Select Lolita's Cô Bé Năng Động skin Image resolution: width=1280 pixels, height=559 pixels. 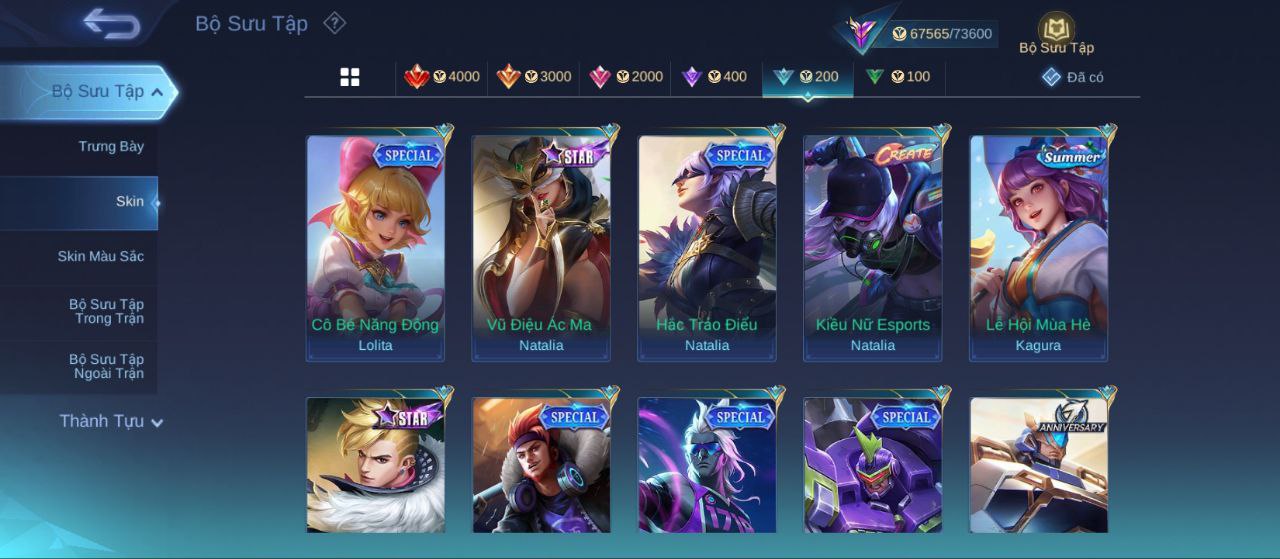click(x=375, y=247)
